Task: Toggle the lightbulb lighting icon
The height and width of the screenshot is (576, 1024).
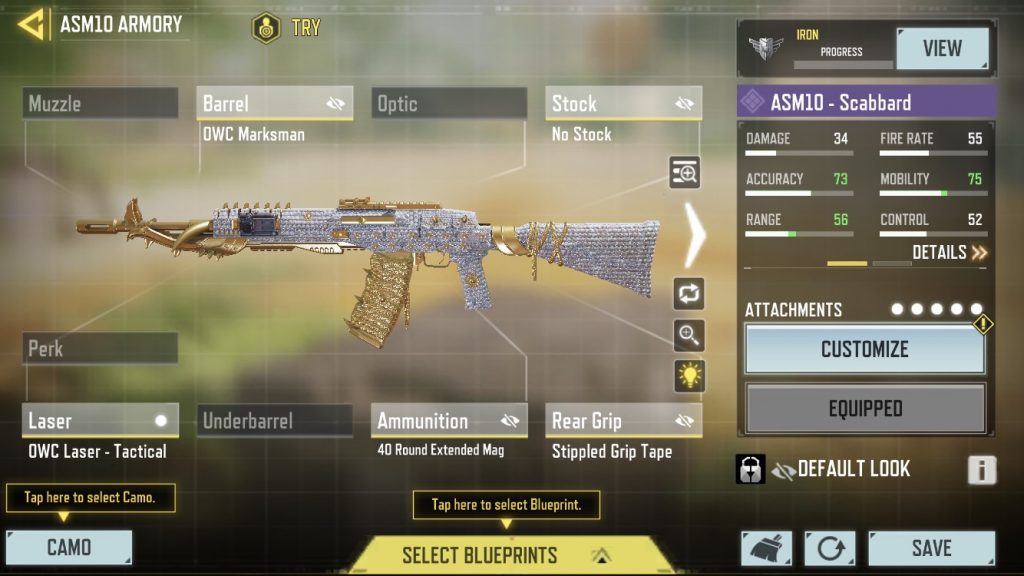Action: (689, 376)
